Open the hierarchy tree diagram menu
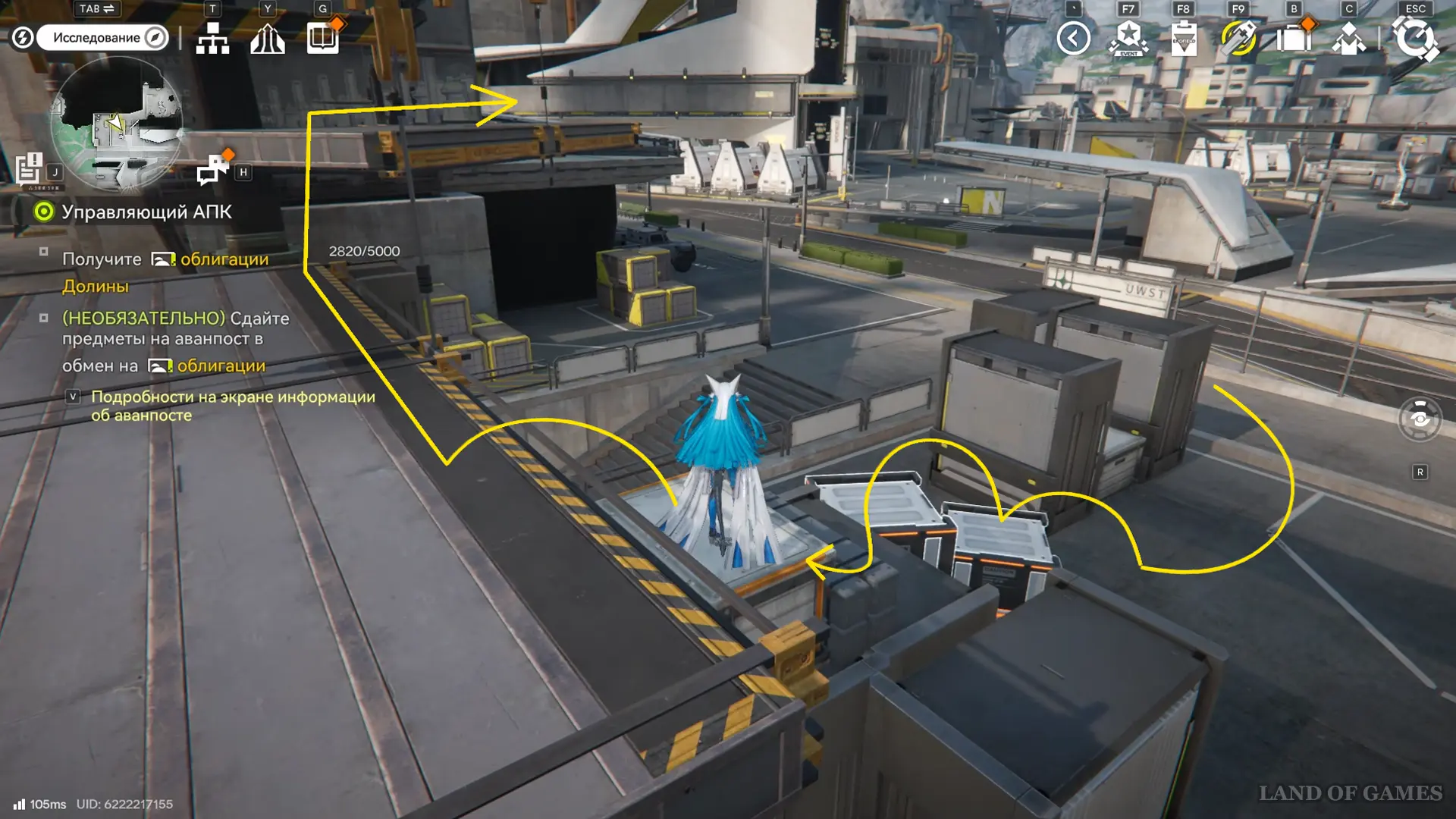1456x819 pixels. pyautogui.click(x=212, y=38)
